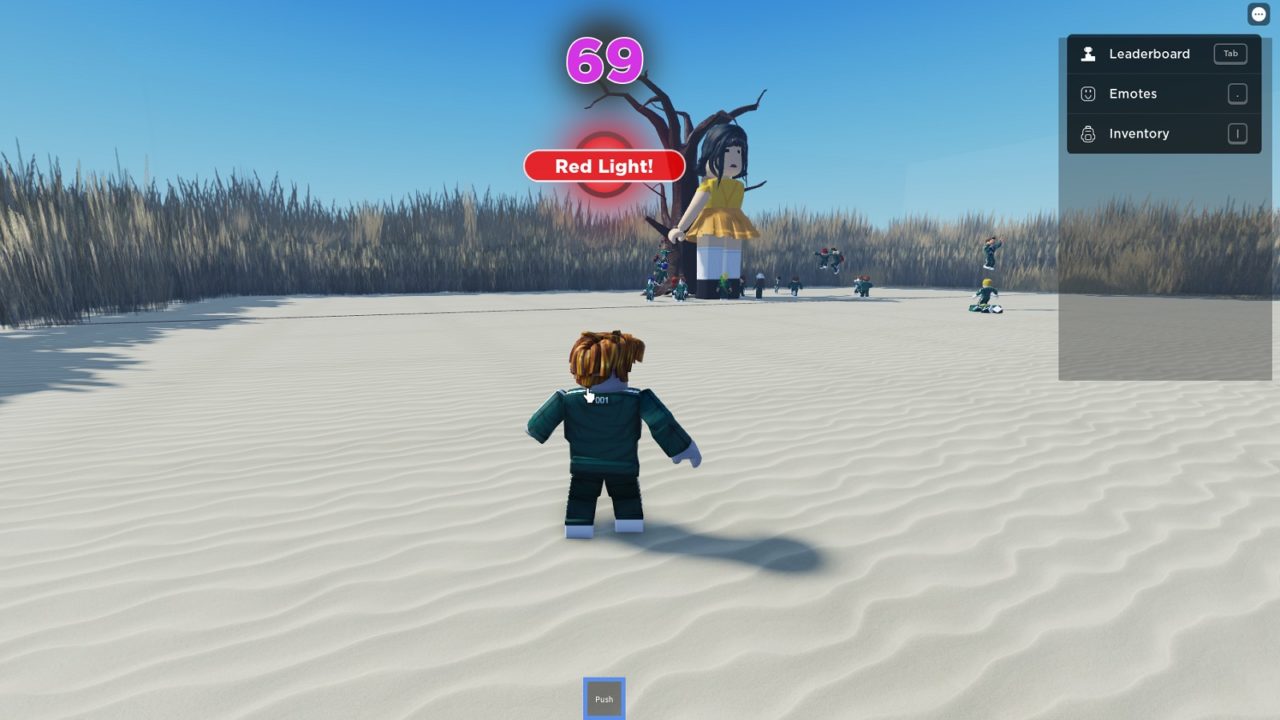Click the three-dots menu icon
1280x720 pixels.
pyautogui.click(x=1259, y=14)
